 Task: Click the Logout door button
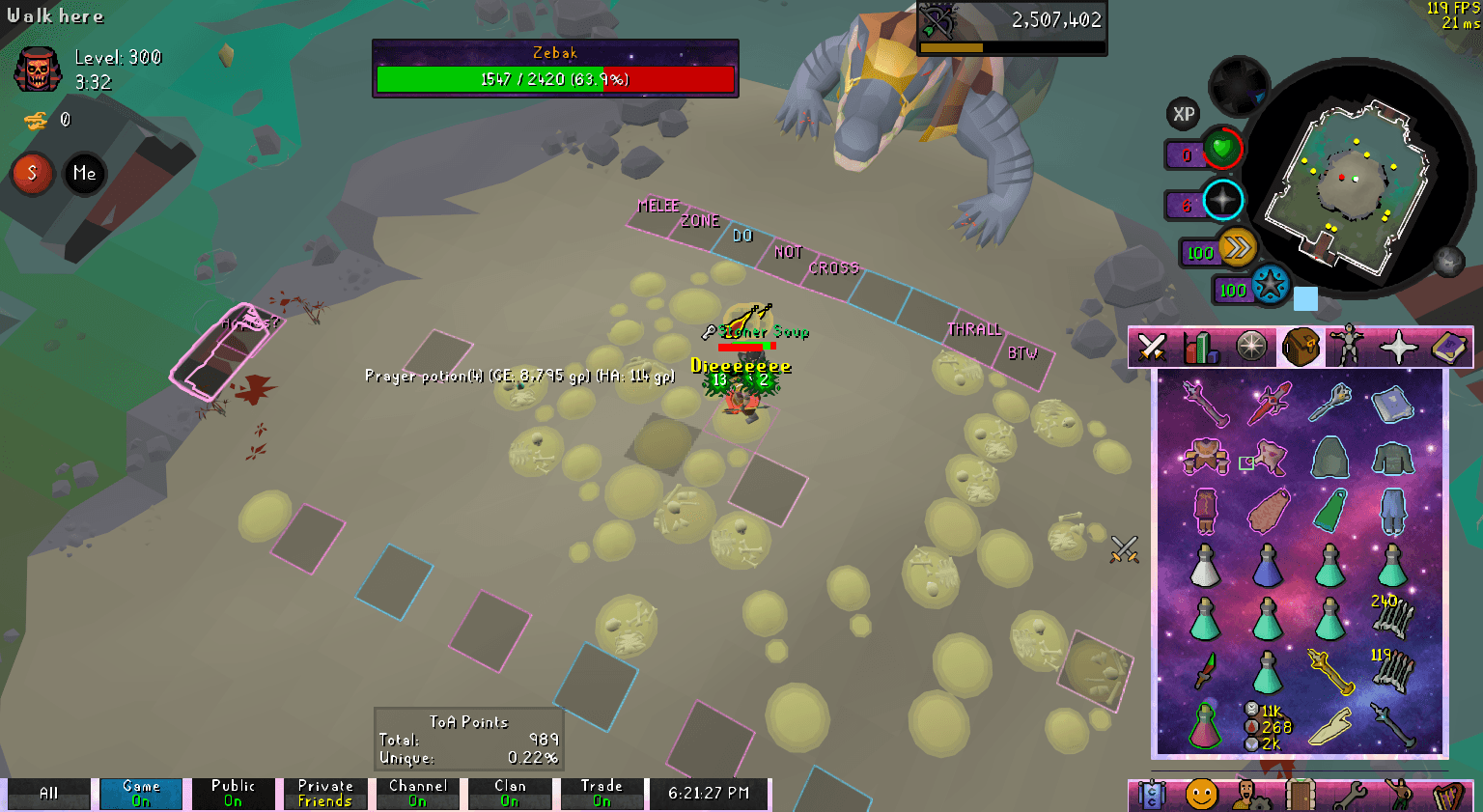coord(1302,795)
